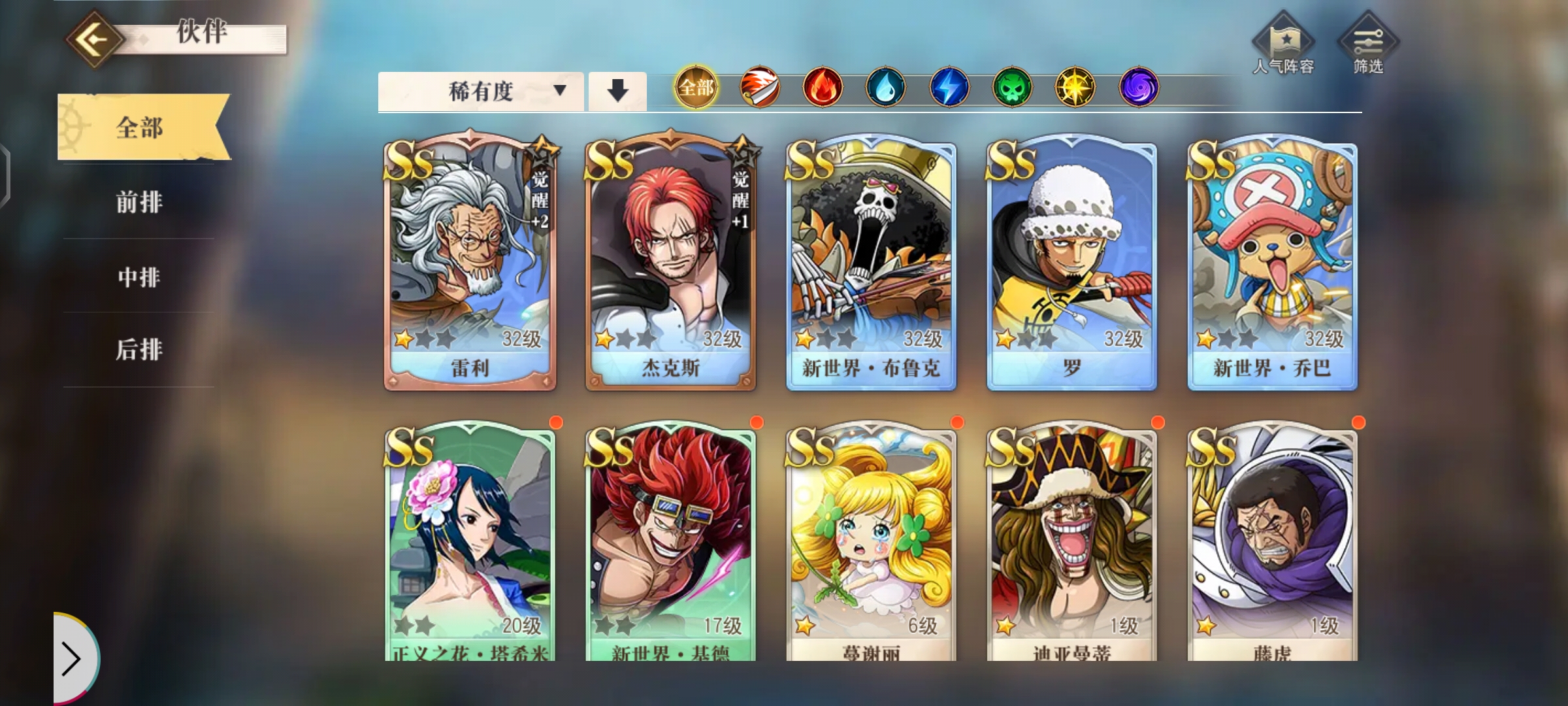Open the 稀有度 sort dropdown
The height and width of the screenshot is (706, 1568).
481,91
